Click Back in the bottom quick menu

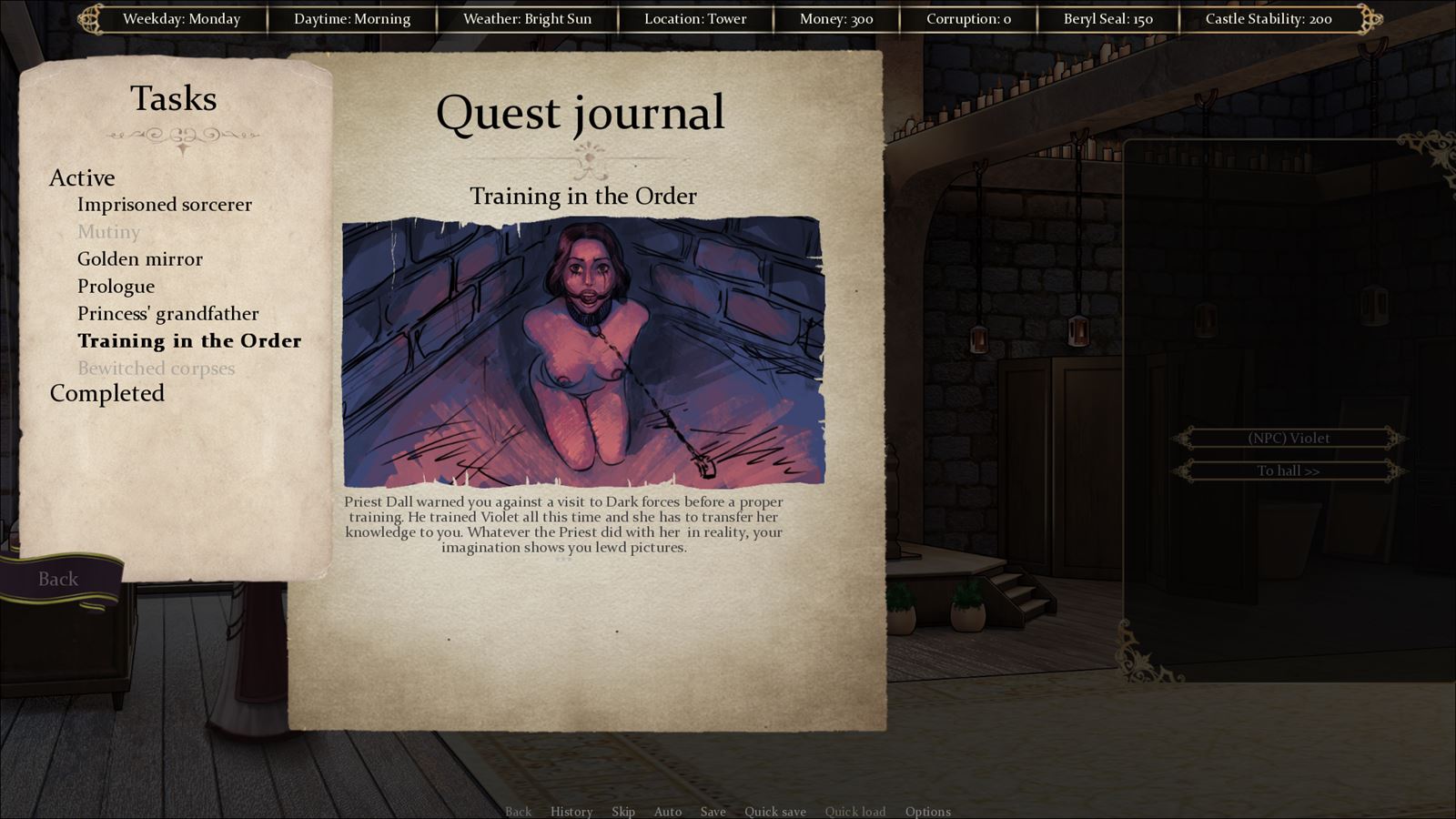[518, 812]
